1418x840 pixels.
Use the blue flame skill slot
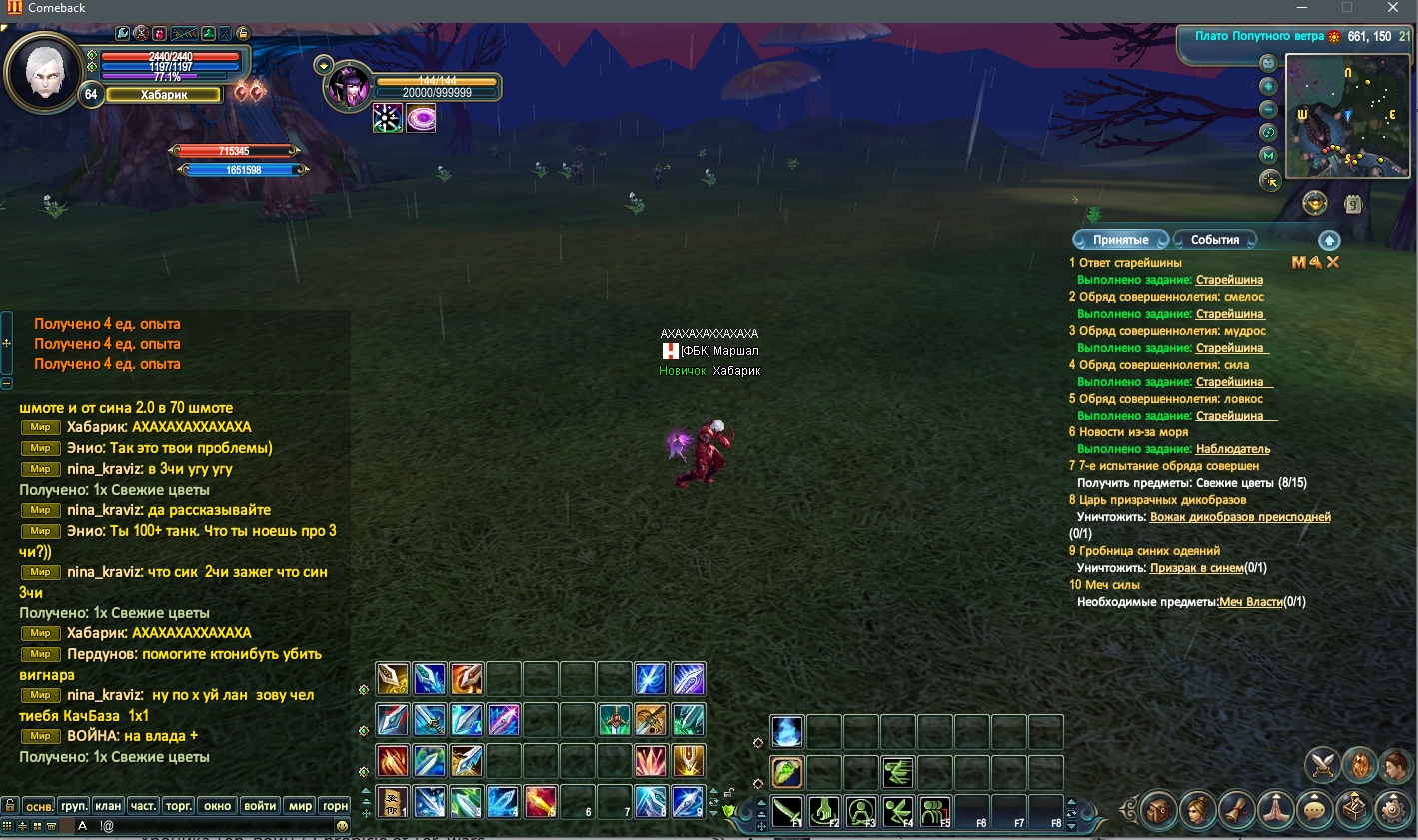pyautogui.click(x=787, y=732)
